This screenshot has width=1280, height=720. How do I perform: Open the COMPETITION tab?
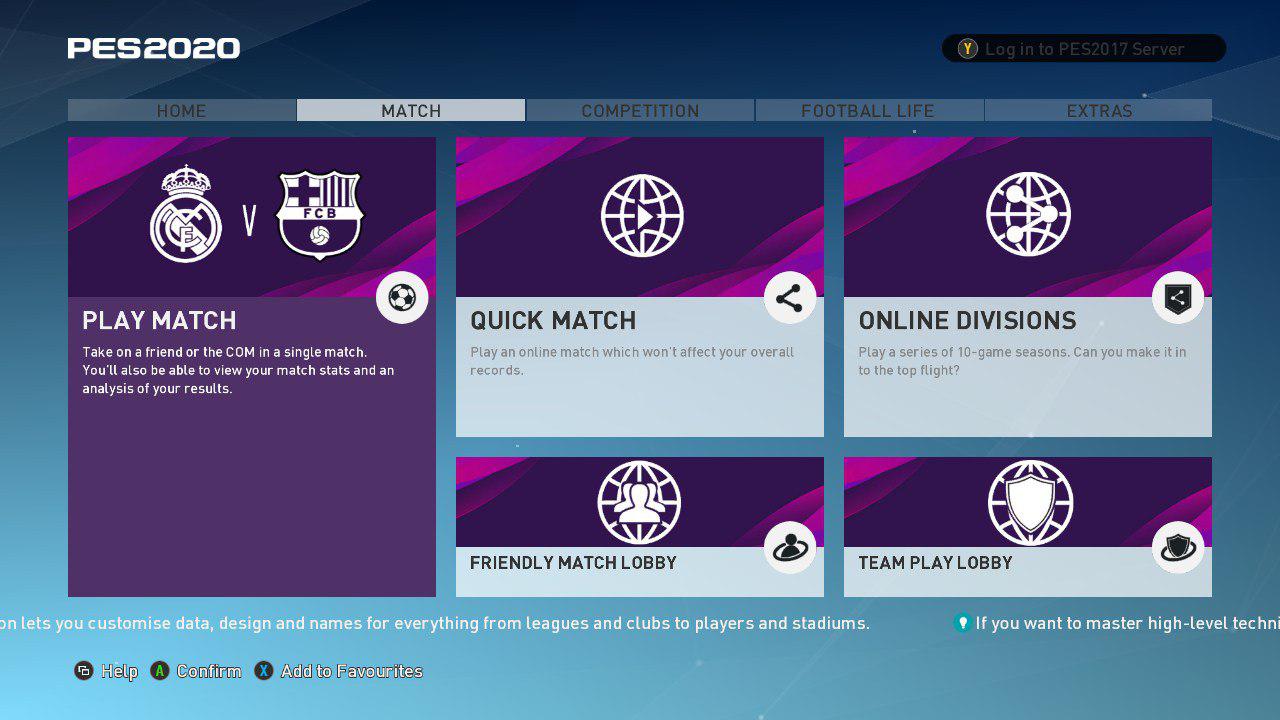(x=640, y=111)
